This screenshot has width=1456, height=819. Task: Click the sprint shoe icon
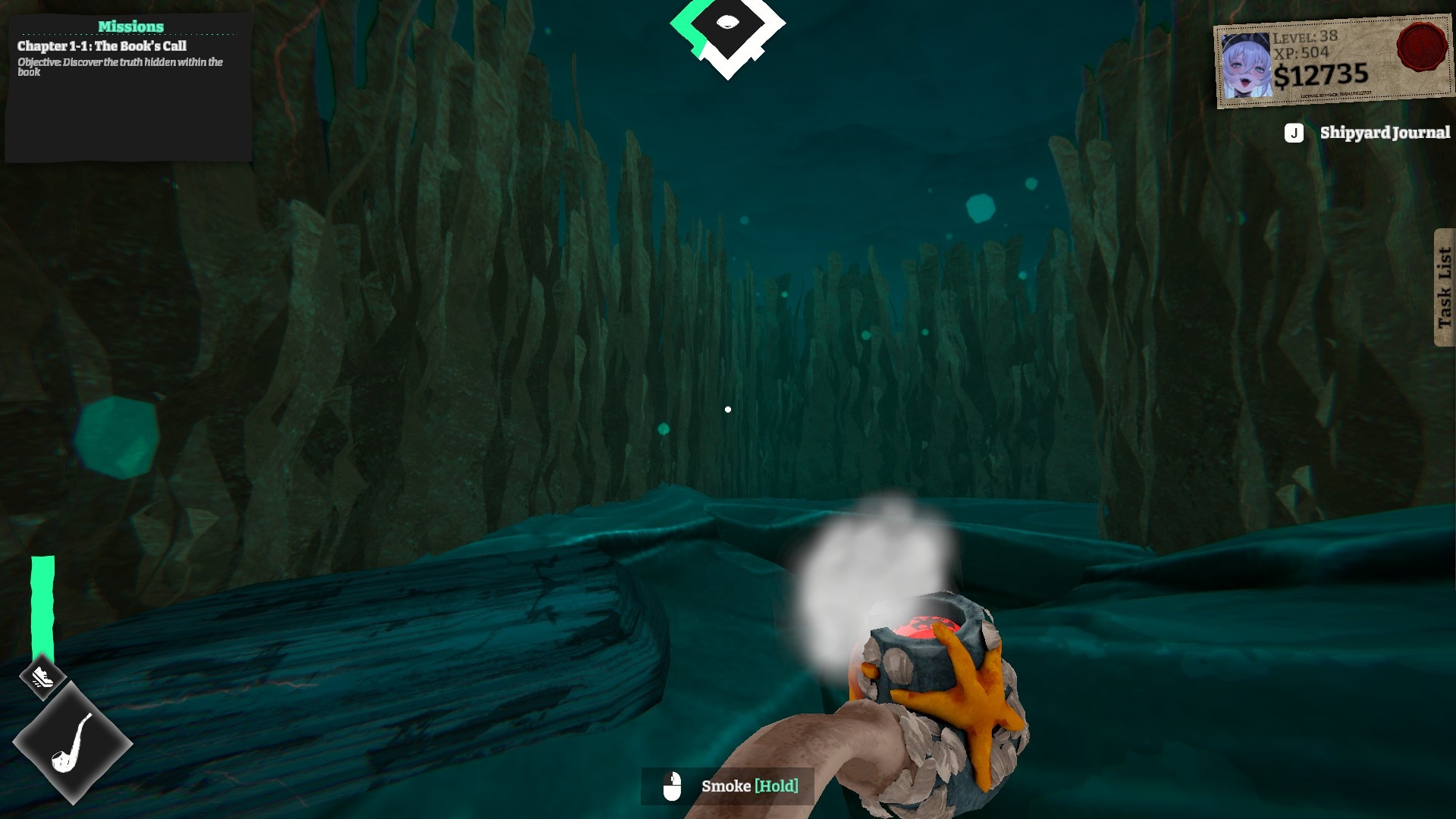tap(42, 676)
